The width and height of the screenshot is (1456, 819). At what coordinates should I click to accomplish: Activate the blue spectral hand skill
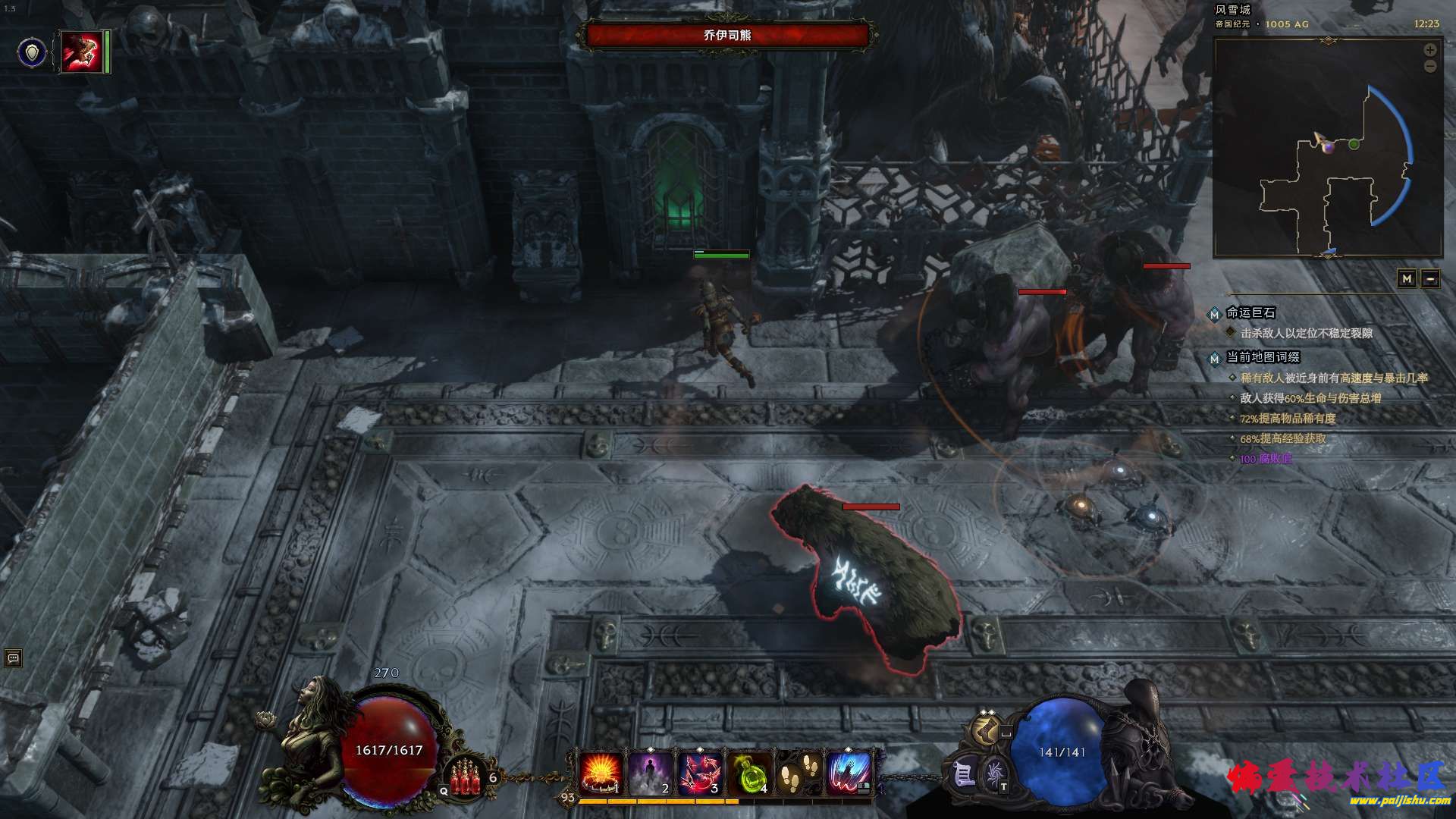[847, 773]
